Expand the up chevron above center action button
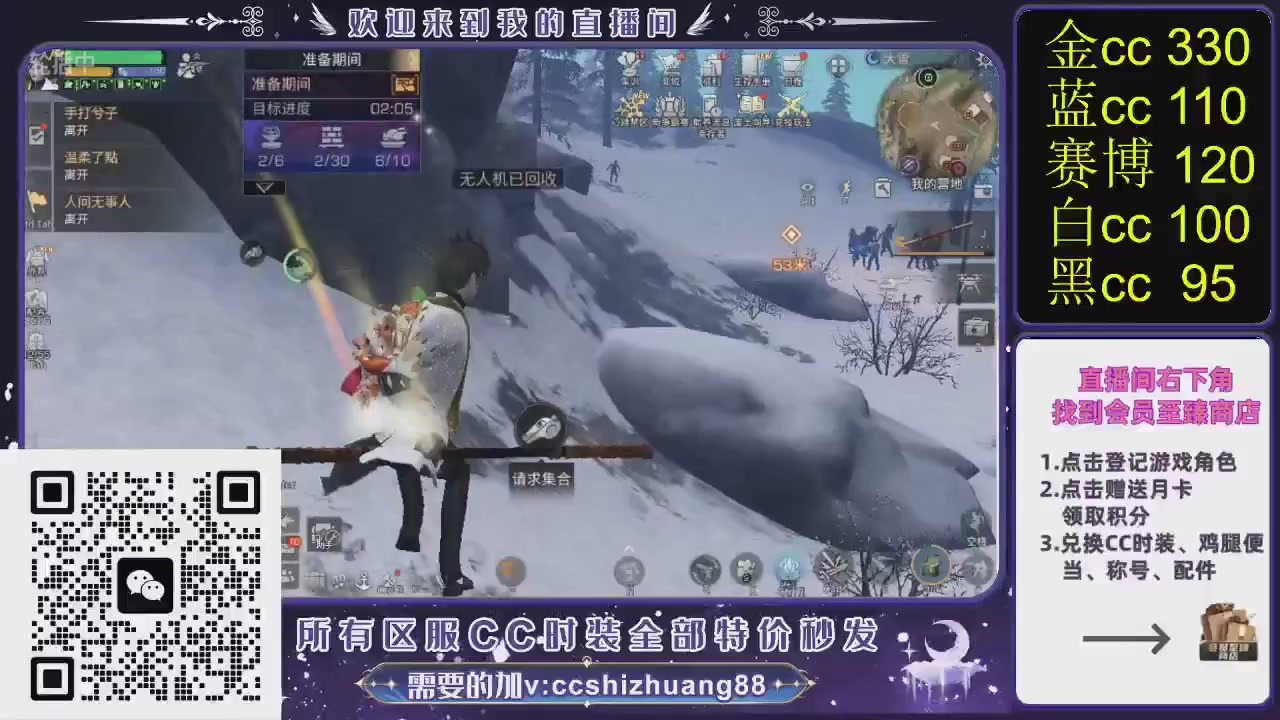 pyautogui.click(x=628, y=547)
